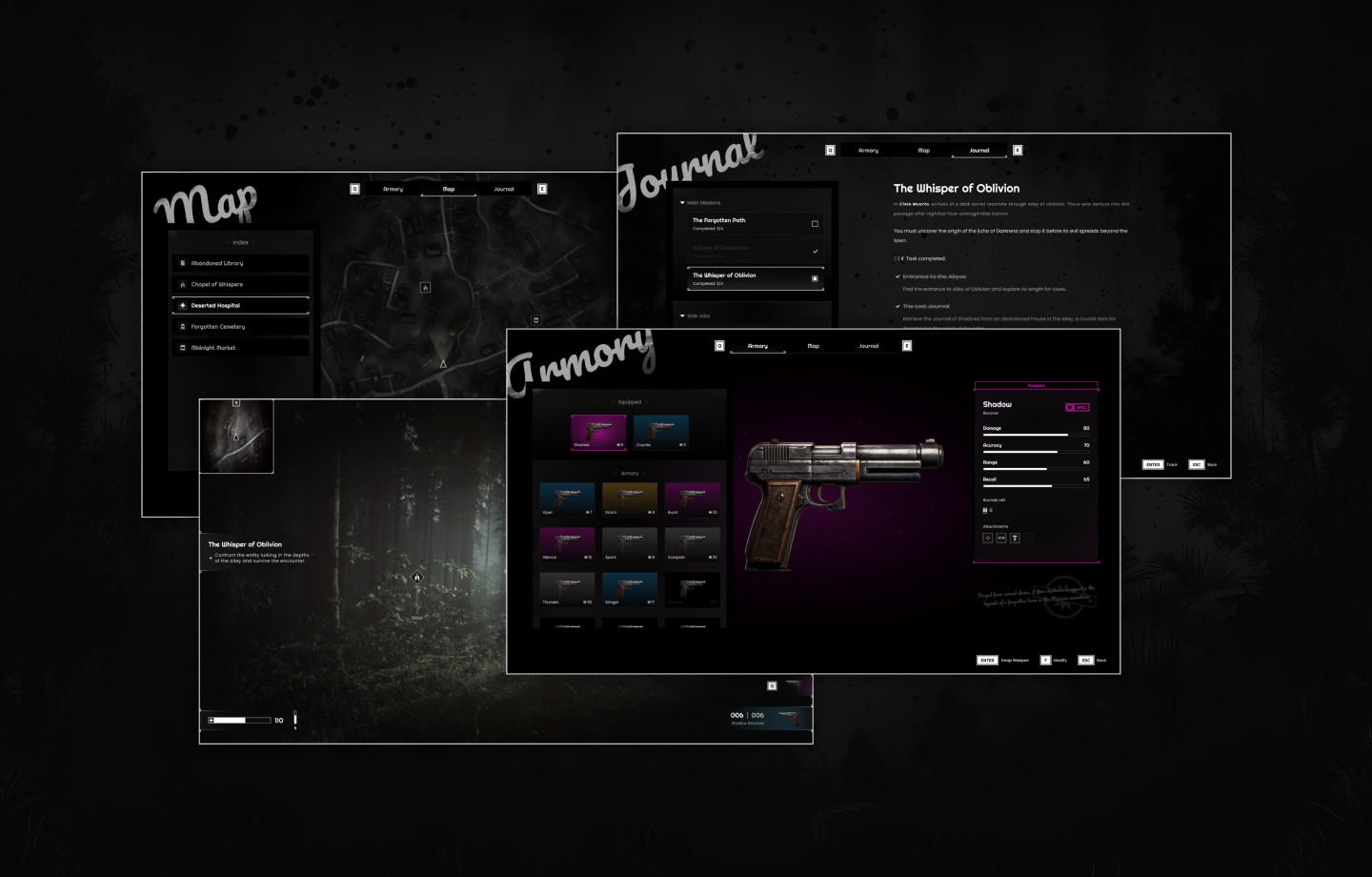
Task: Expand the Index panel header on the map
Action: 240,242
